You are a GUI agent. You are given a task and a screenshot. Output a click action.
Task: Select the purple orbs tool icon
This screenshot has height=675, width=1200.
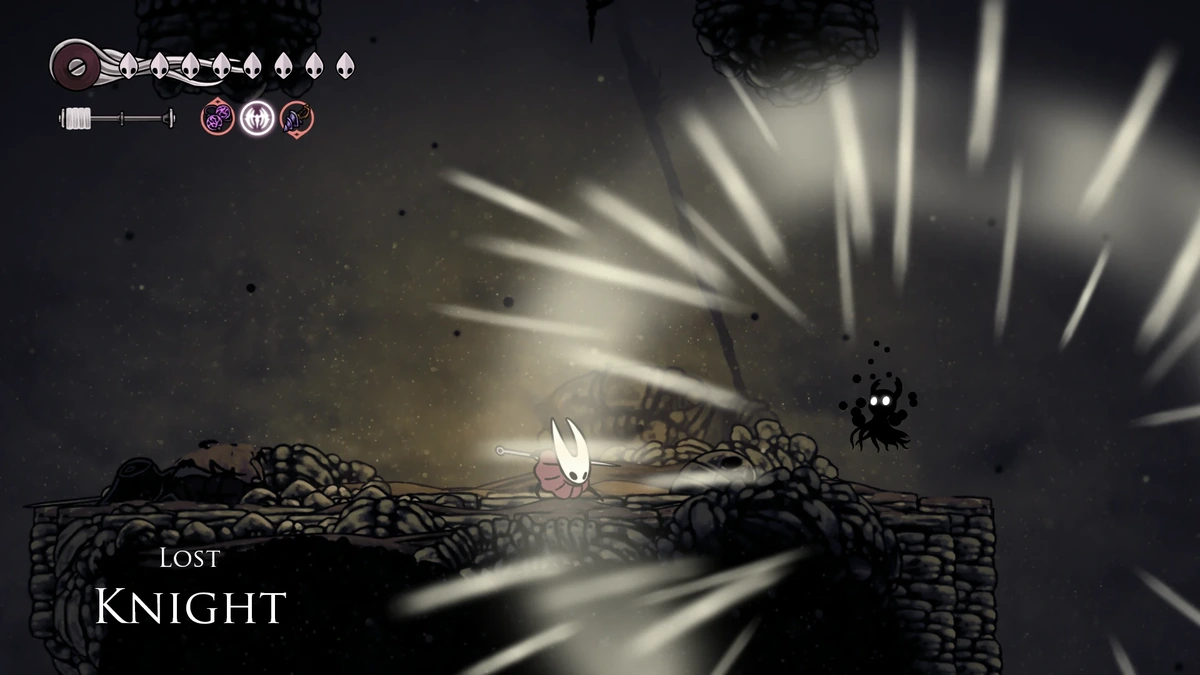(x=218, y=119)
